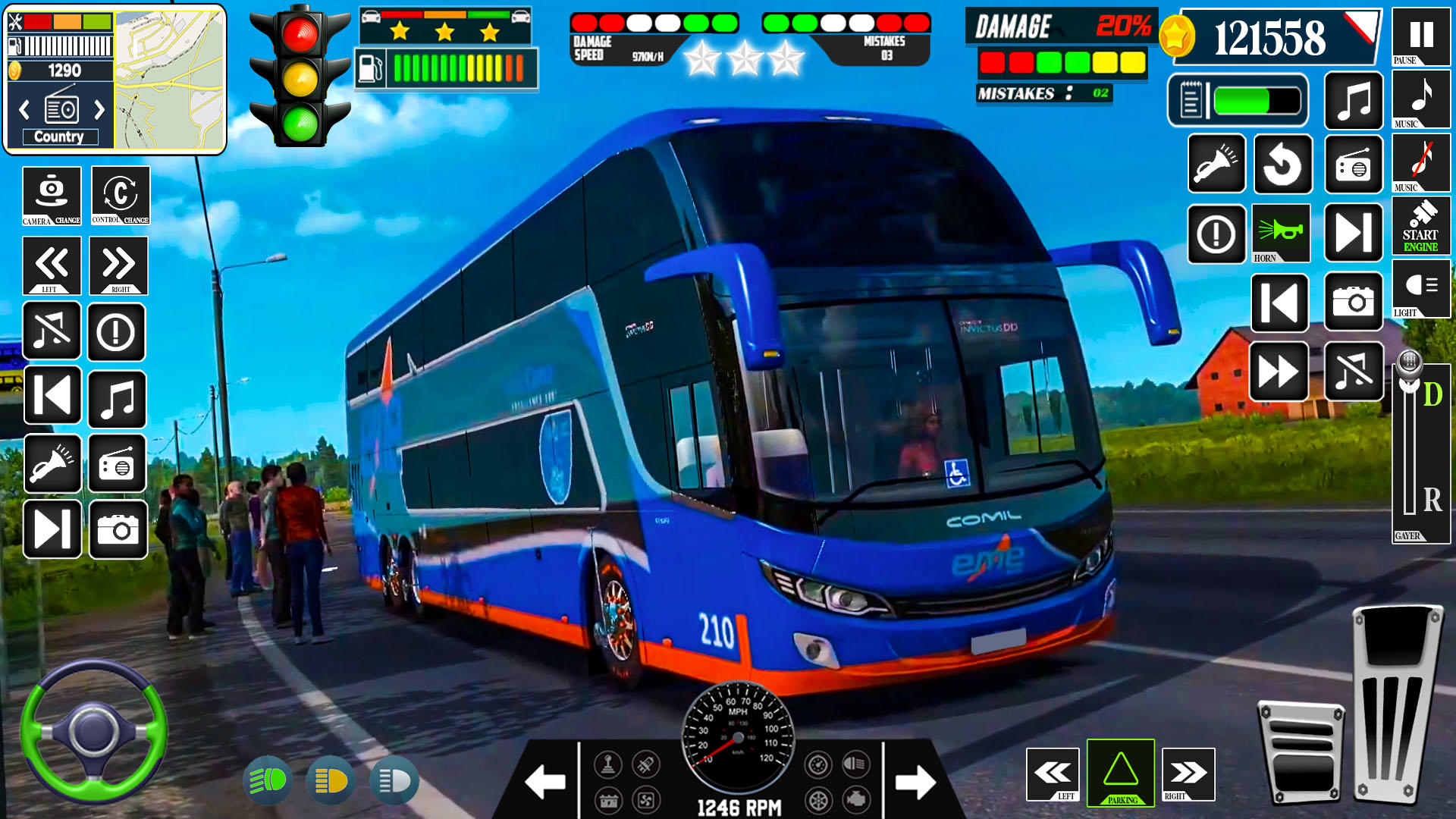This screenshot has height=819, width=1456.
Task: Tap the fan icon under the gear shifter icon
Action: (x=645, y=801)
